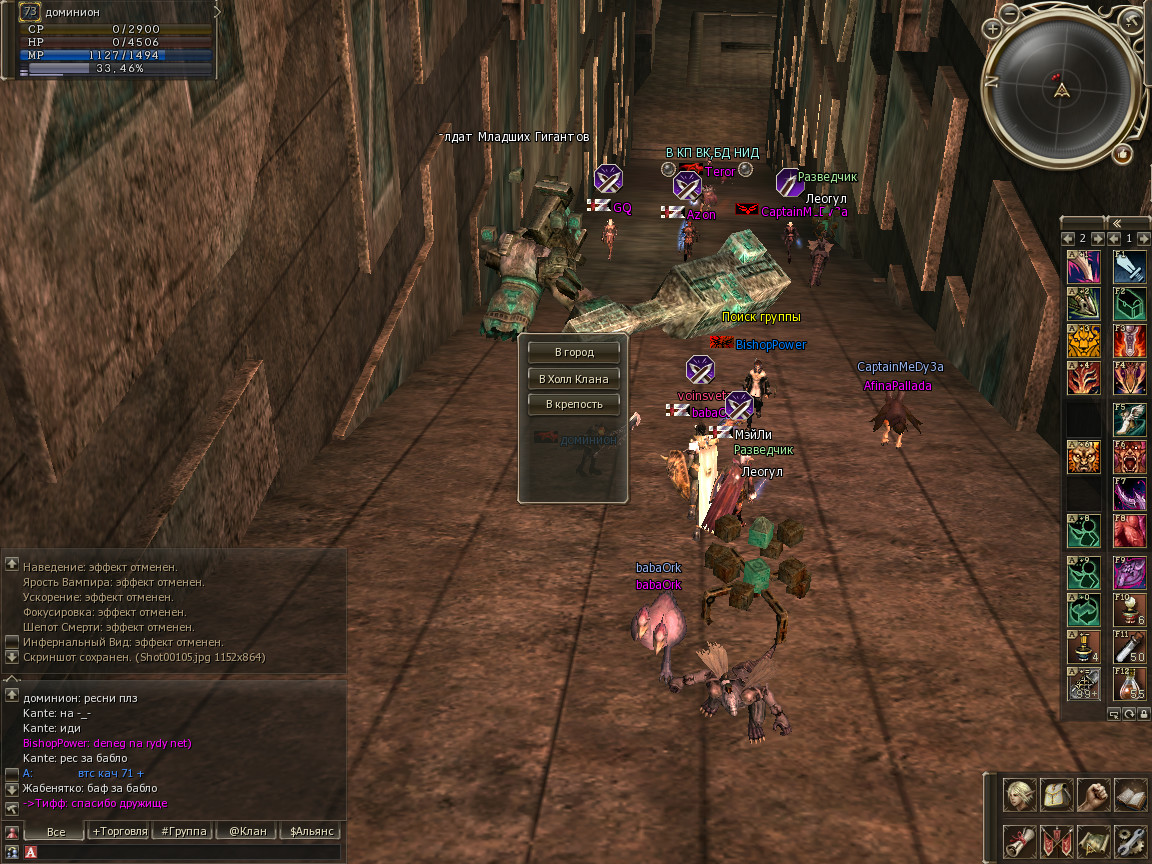Image resolution: width=1152 pixels, height=864 pixels.
Task: Switch to the "#Группа" party chat tab
Action: (x=183, y=831)
